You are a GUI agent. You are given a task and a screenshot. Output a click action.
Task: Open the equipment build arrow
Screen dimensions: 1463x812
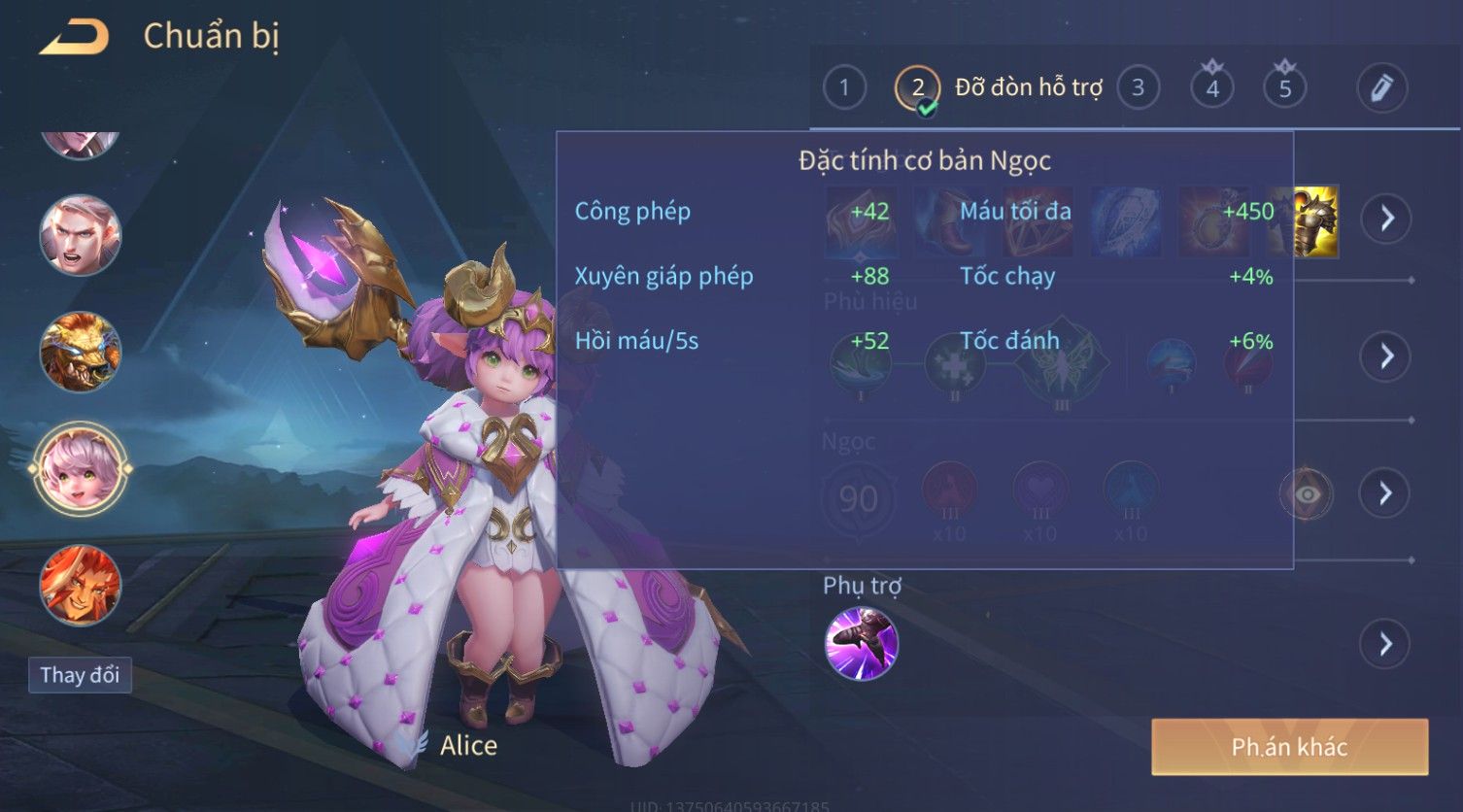coord(1385,219)
